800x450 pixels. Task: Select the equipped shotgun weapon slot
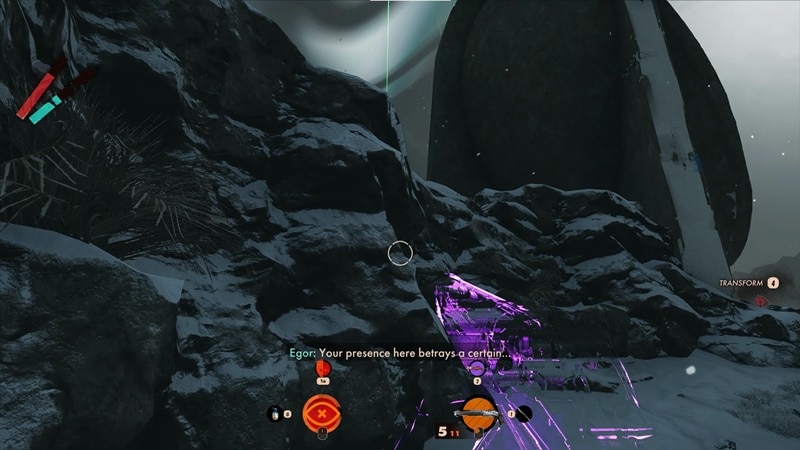pyautogui.click(x=478, y=412)
